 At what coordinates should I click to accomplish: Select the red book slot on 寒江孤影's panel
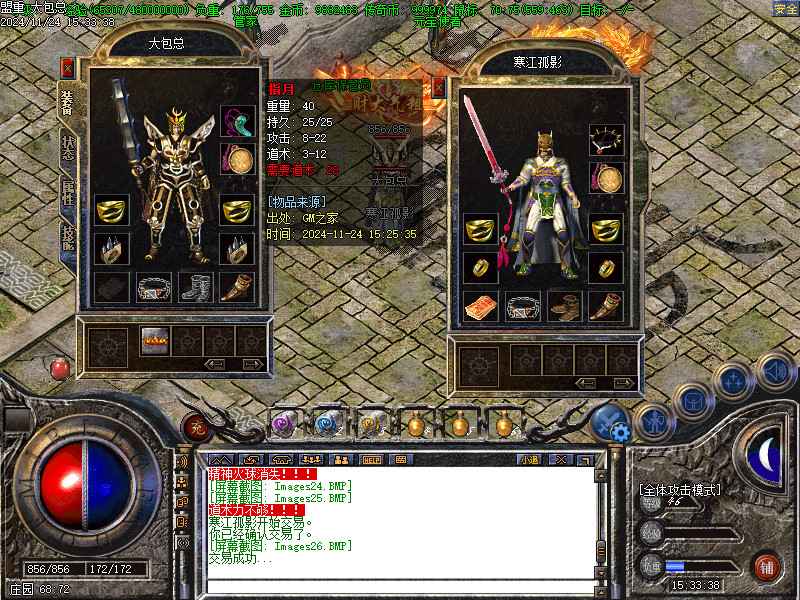click(481, 307)
